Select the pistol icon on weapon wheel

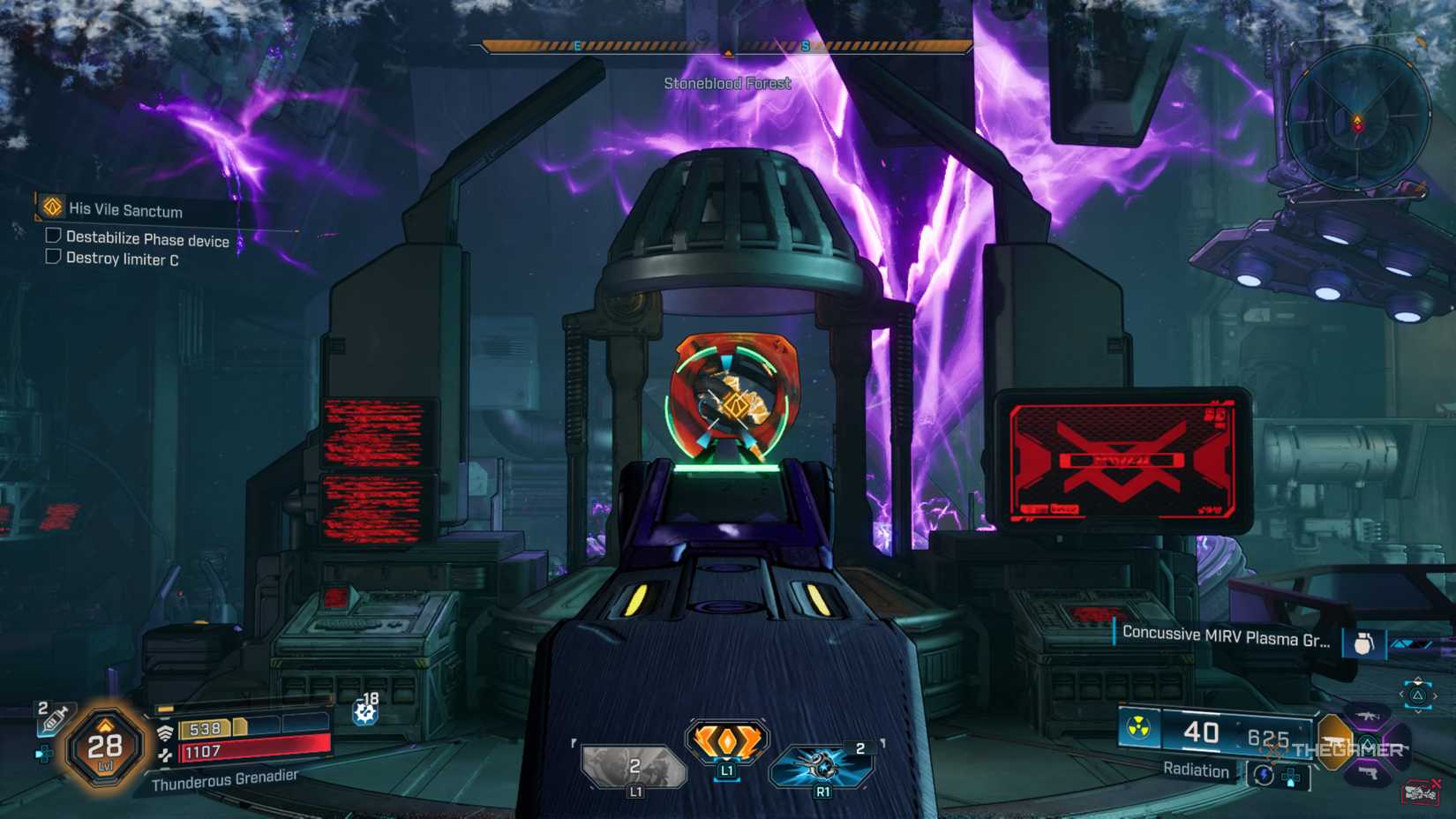coord(1370,771)
